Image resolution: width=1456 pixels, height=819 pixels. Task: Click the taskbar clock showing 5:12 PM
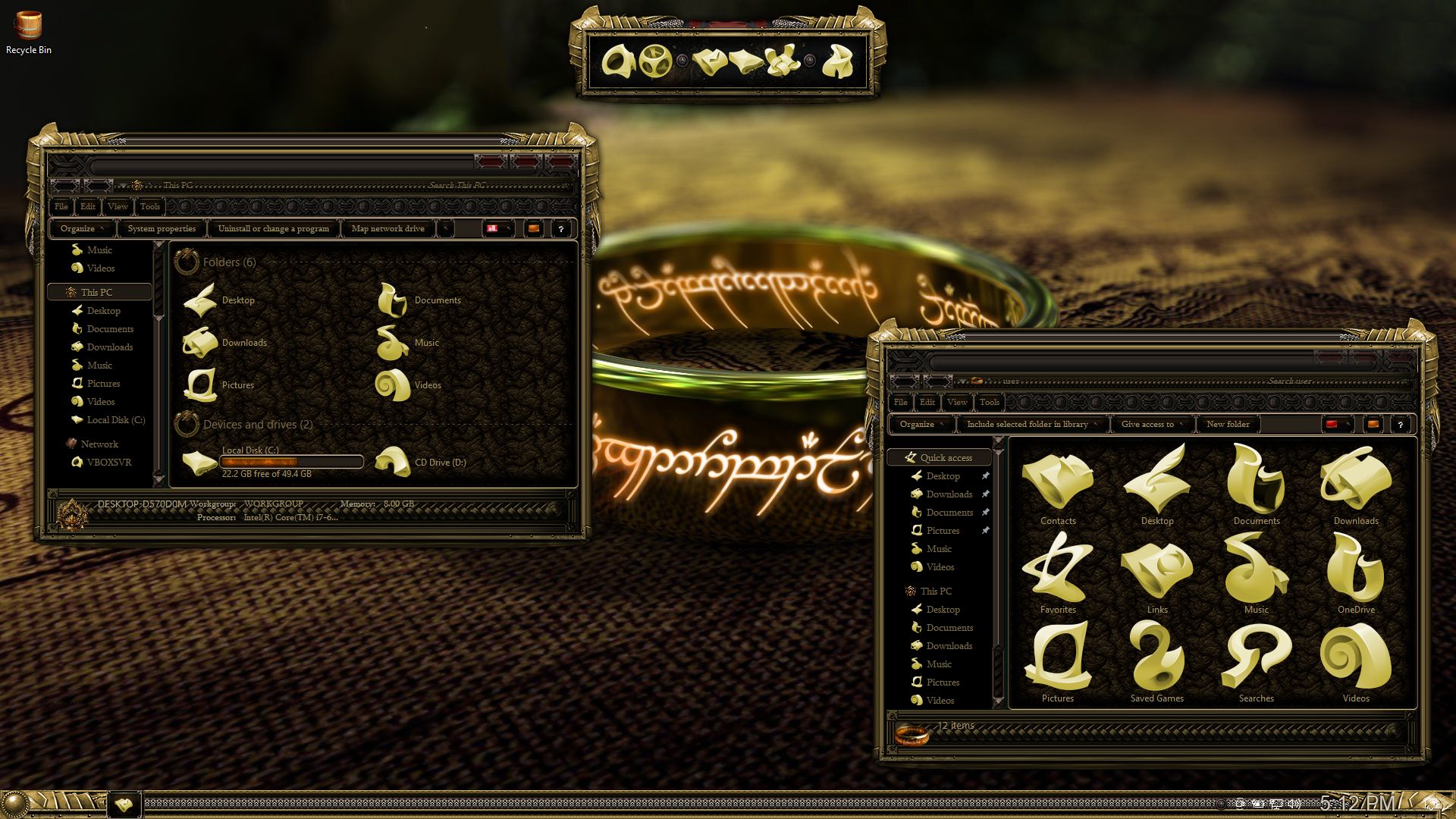(1357, 803)
